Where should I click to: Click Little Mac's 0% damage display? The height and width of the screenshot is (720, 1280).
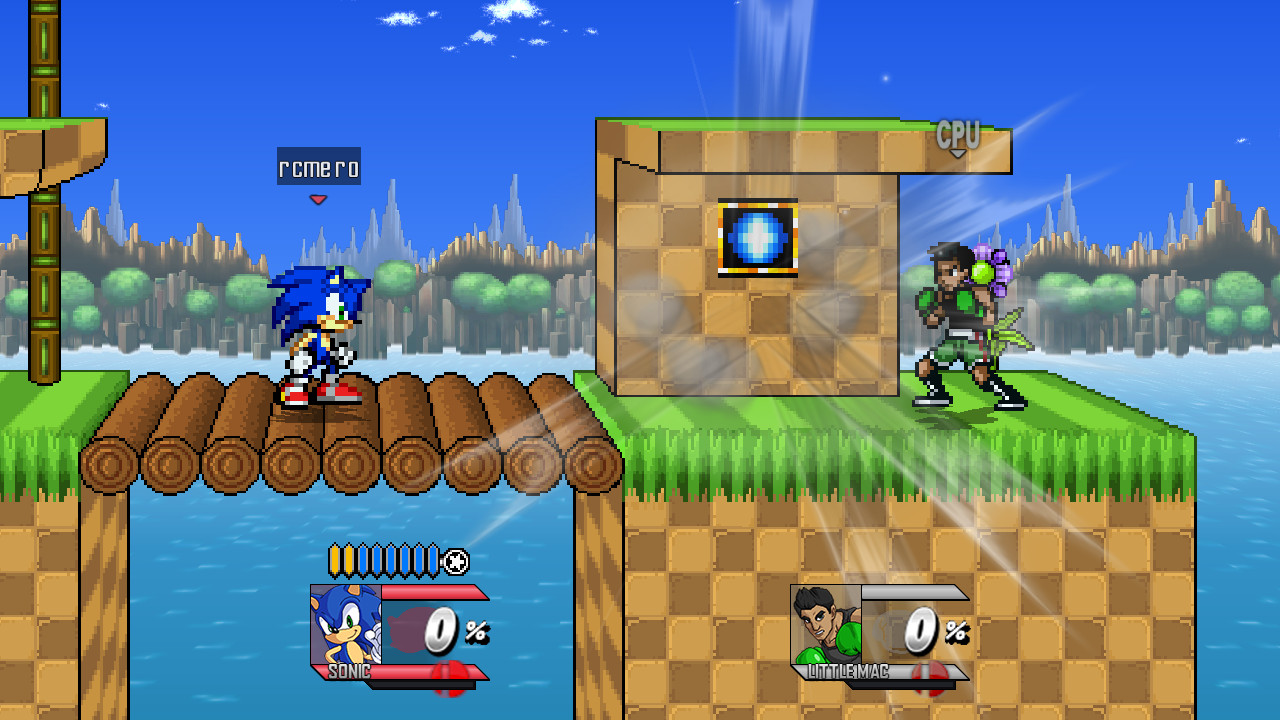point(930,630)
